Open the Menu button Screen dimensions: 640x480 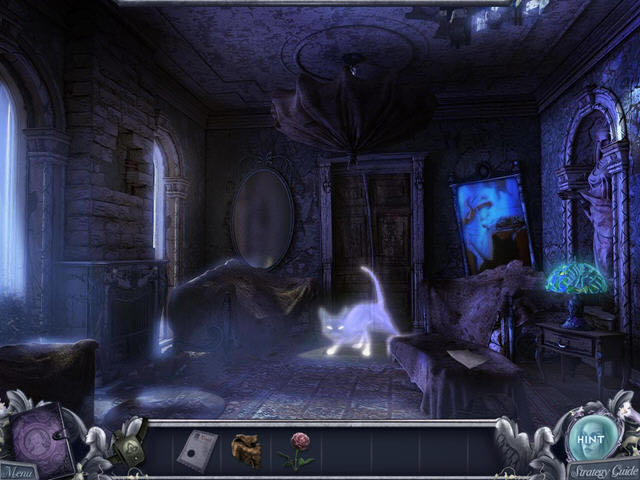click(x=17, y=470)
